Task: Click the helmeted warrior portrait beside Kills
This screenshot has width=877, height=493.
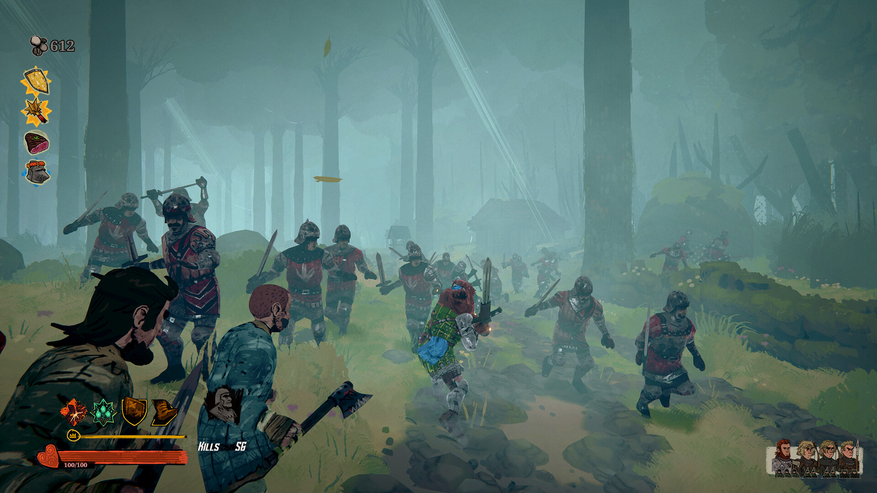Action: (x=222, y=406)
